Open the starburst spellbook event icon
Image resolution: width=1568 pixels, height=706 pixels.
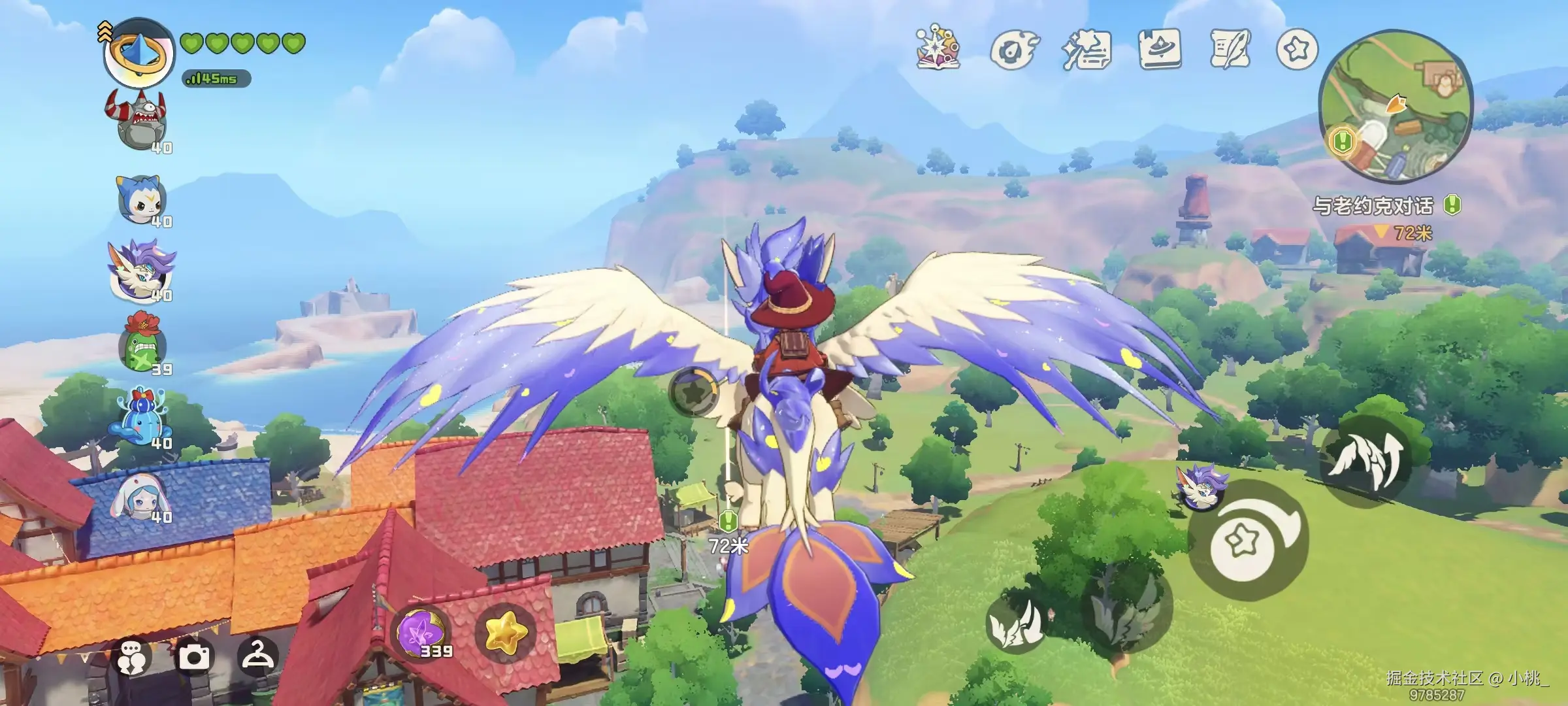click(x=939, y=48)
